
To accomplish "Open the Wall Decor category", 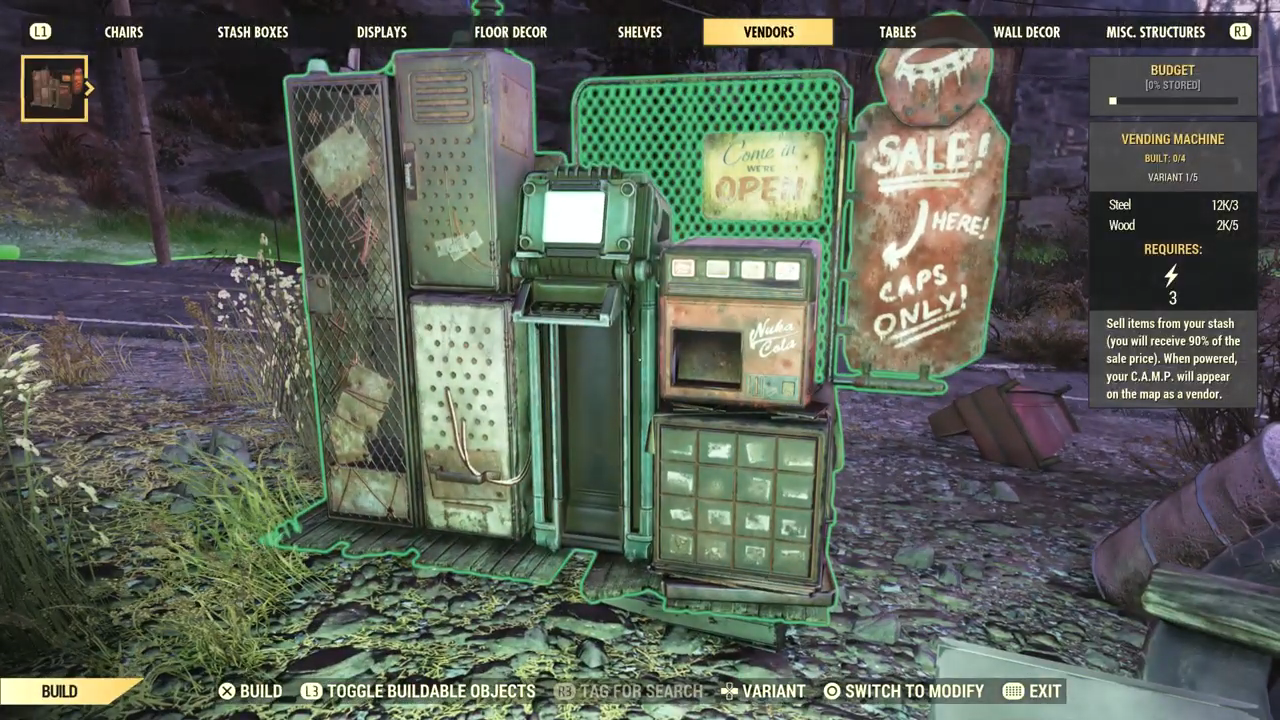I will [x=1026, y=32].
